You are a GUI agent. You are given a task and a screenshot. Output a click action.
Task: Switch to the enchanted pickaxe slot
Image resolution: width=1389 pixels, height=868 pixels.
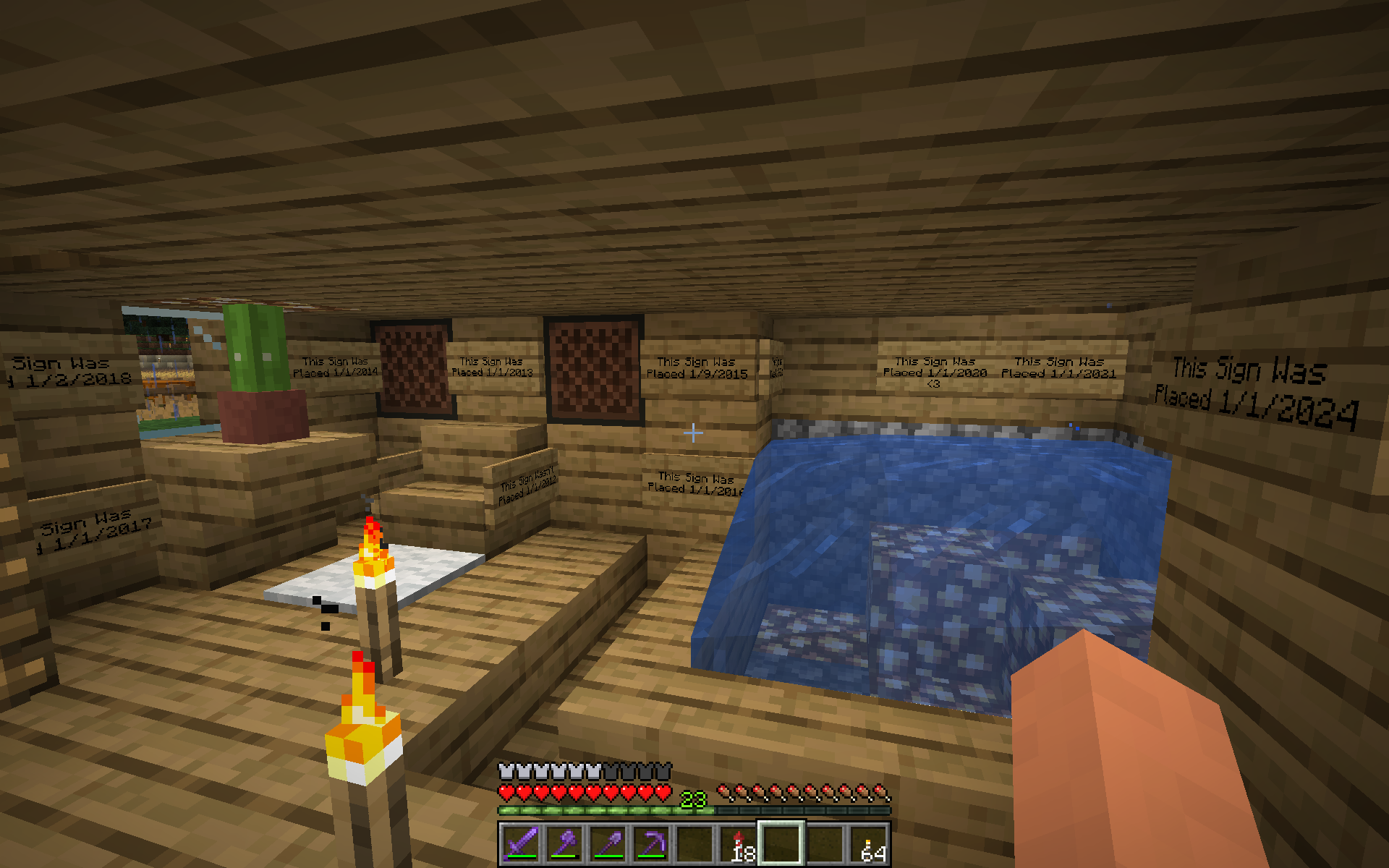pos(651,843)
